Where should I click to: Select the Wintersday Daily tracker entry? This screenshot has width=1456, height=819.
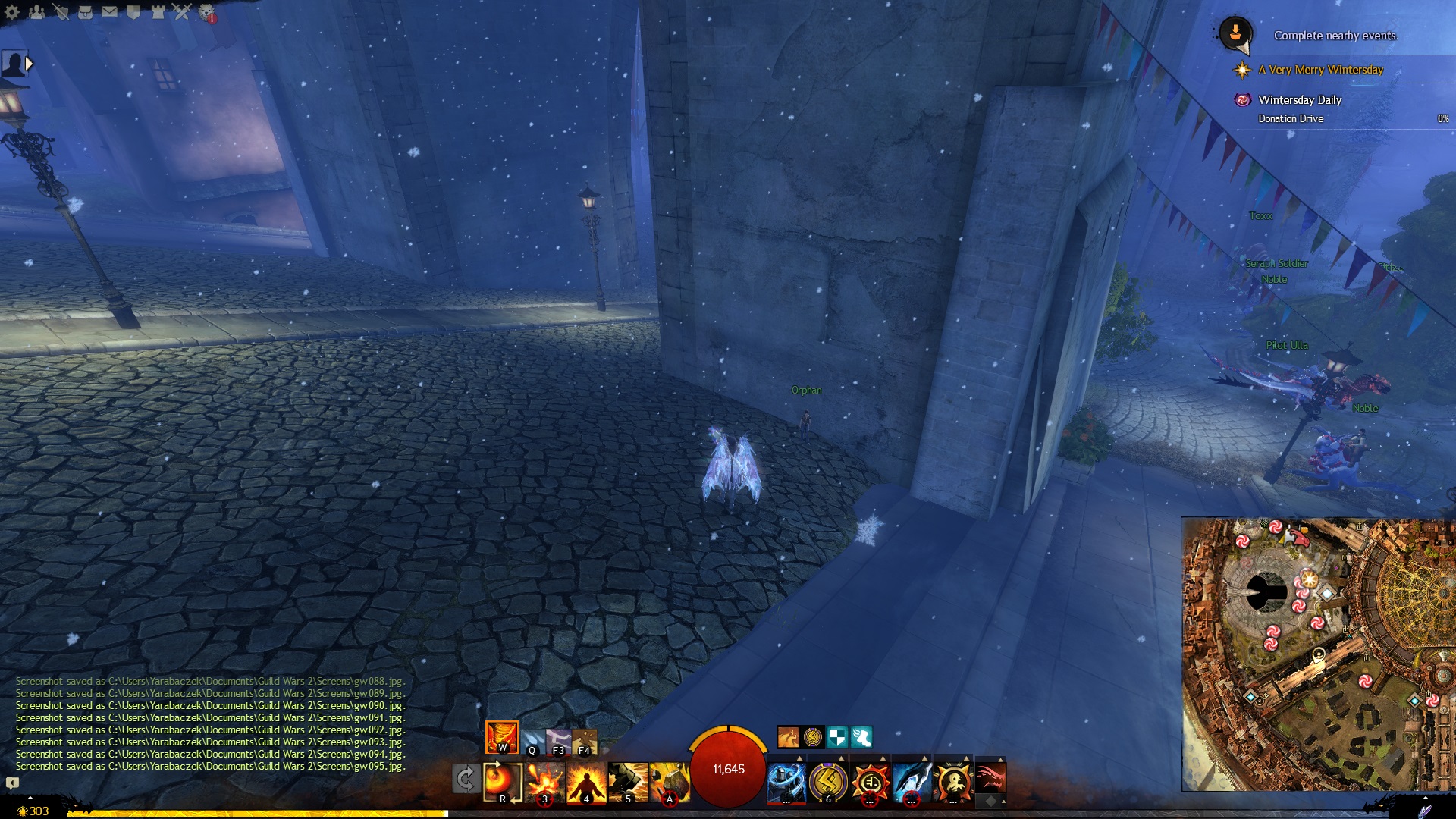1300,100
